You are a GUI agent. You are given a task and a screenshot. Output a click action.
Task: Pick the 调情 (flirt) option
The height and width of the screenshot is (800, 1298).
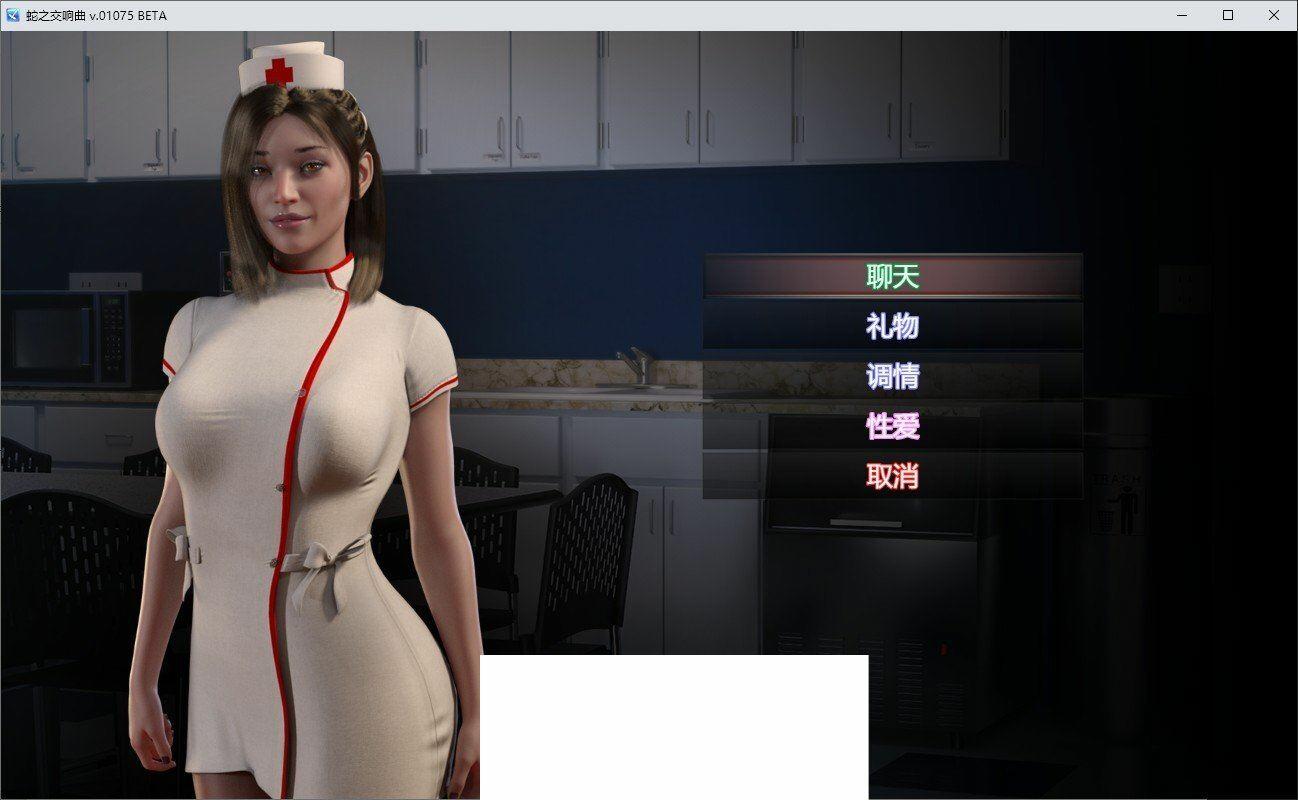892,376
